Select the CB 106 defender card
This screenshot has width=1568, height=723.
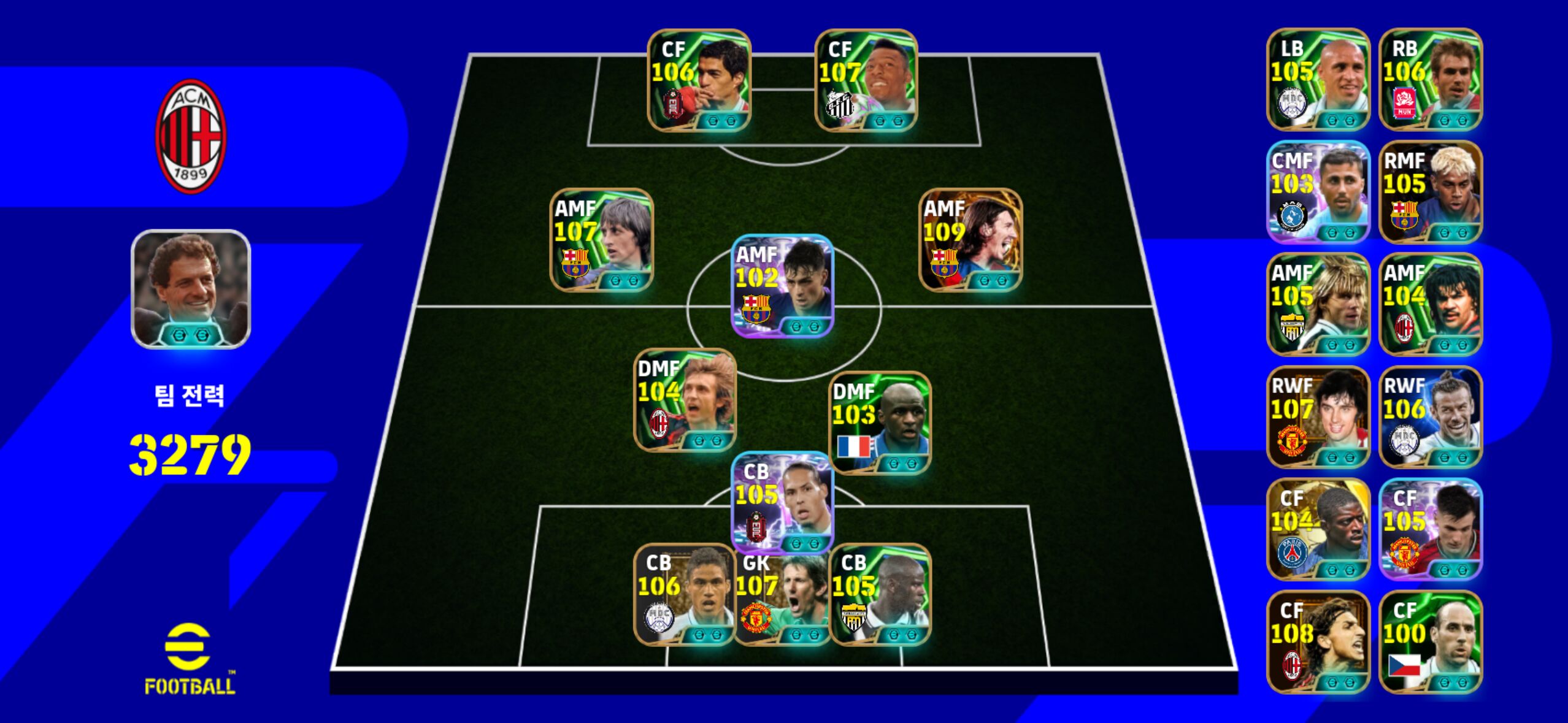click(x=683, y=595)
